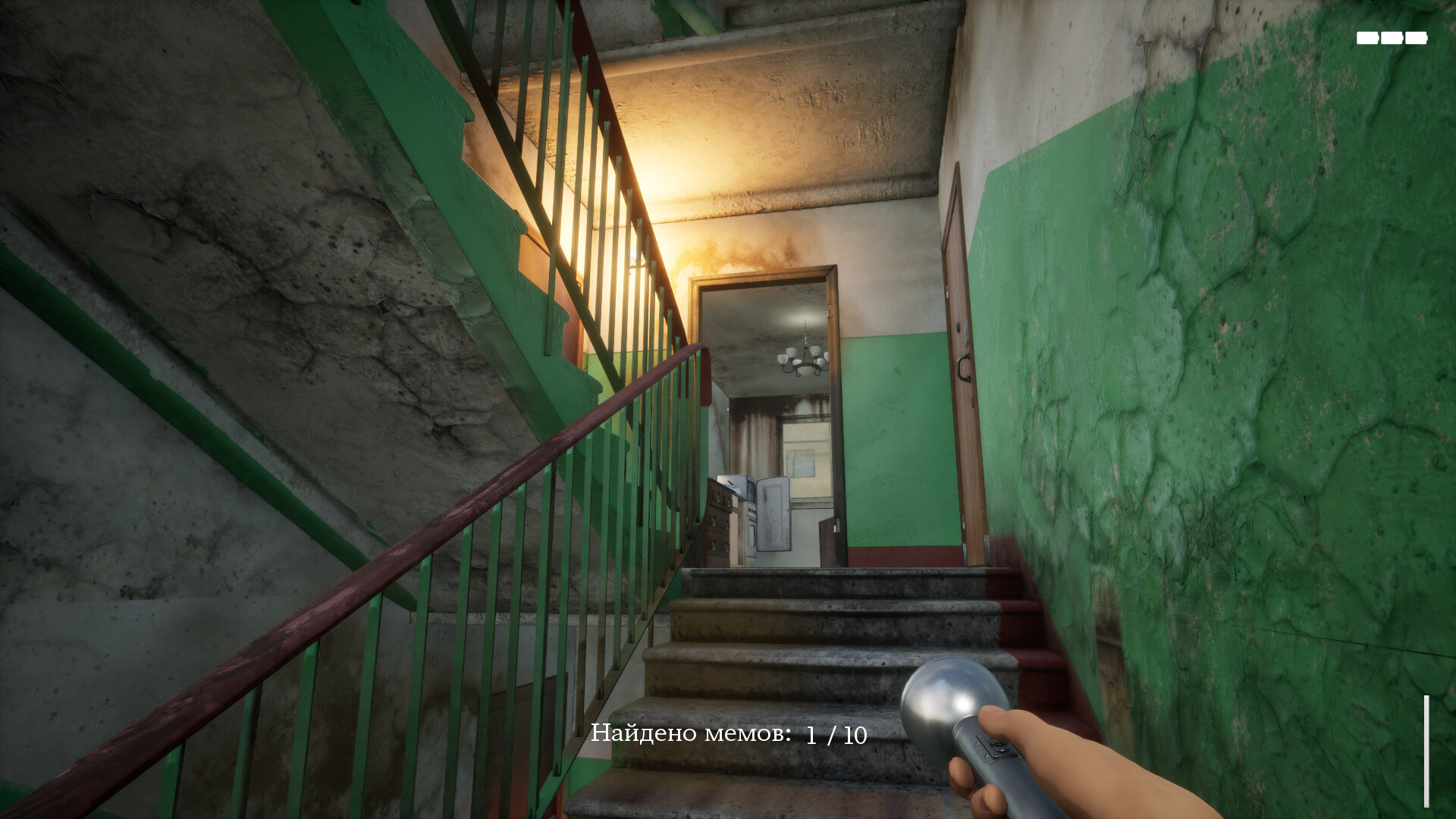1456x819 pixels.
Task: Click the middle battery charge icon
Action: click(1392, 38)
